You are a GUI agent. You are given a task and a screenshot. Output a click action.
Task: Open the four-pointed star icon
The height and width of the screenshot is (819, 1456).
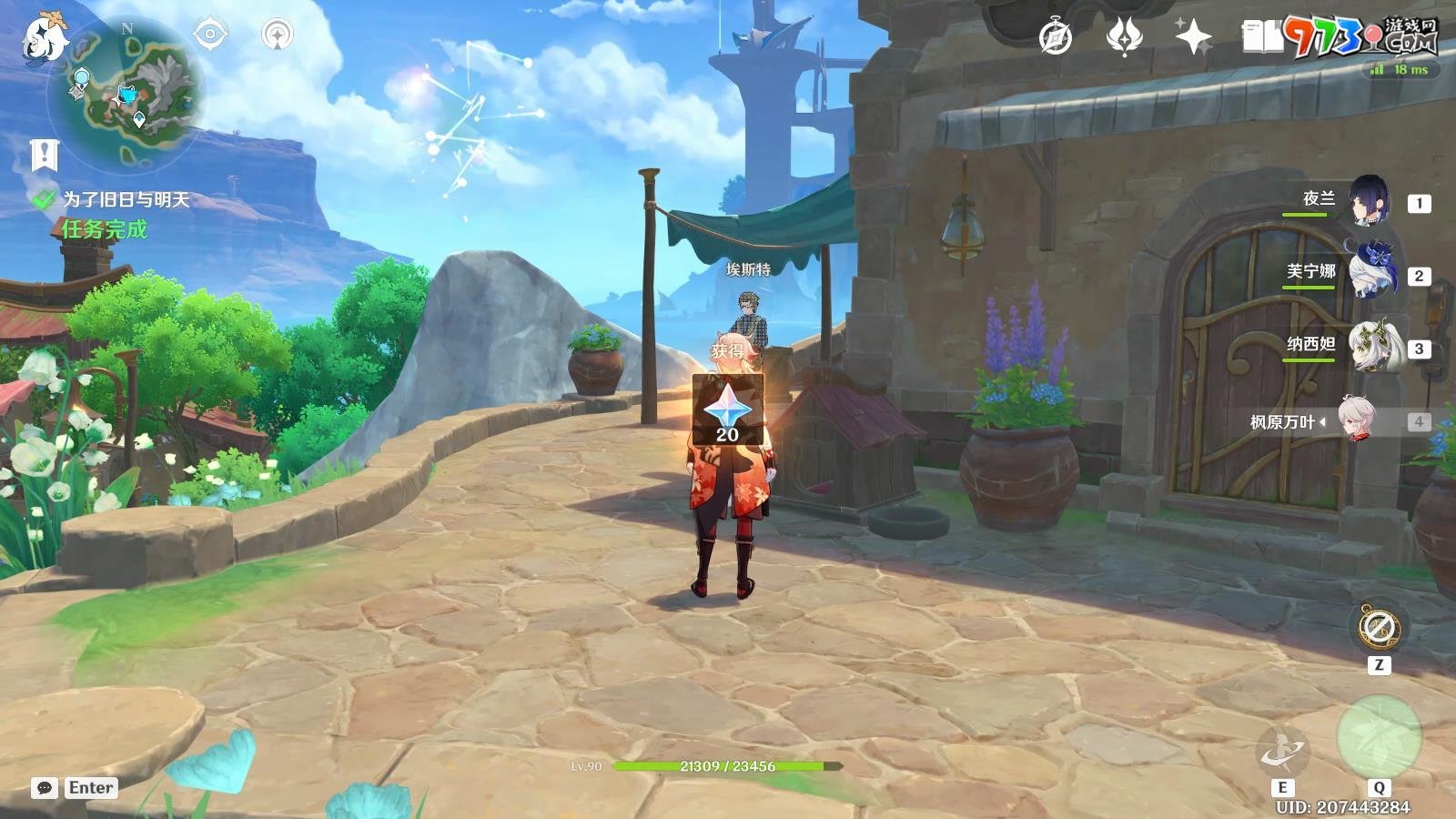click(1192, 37)
